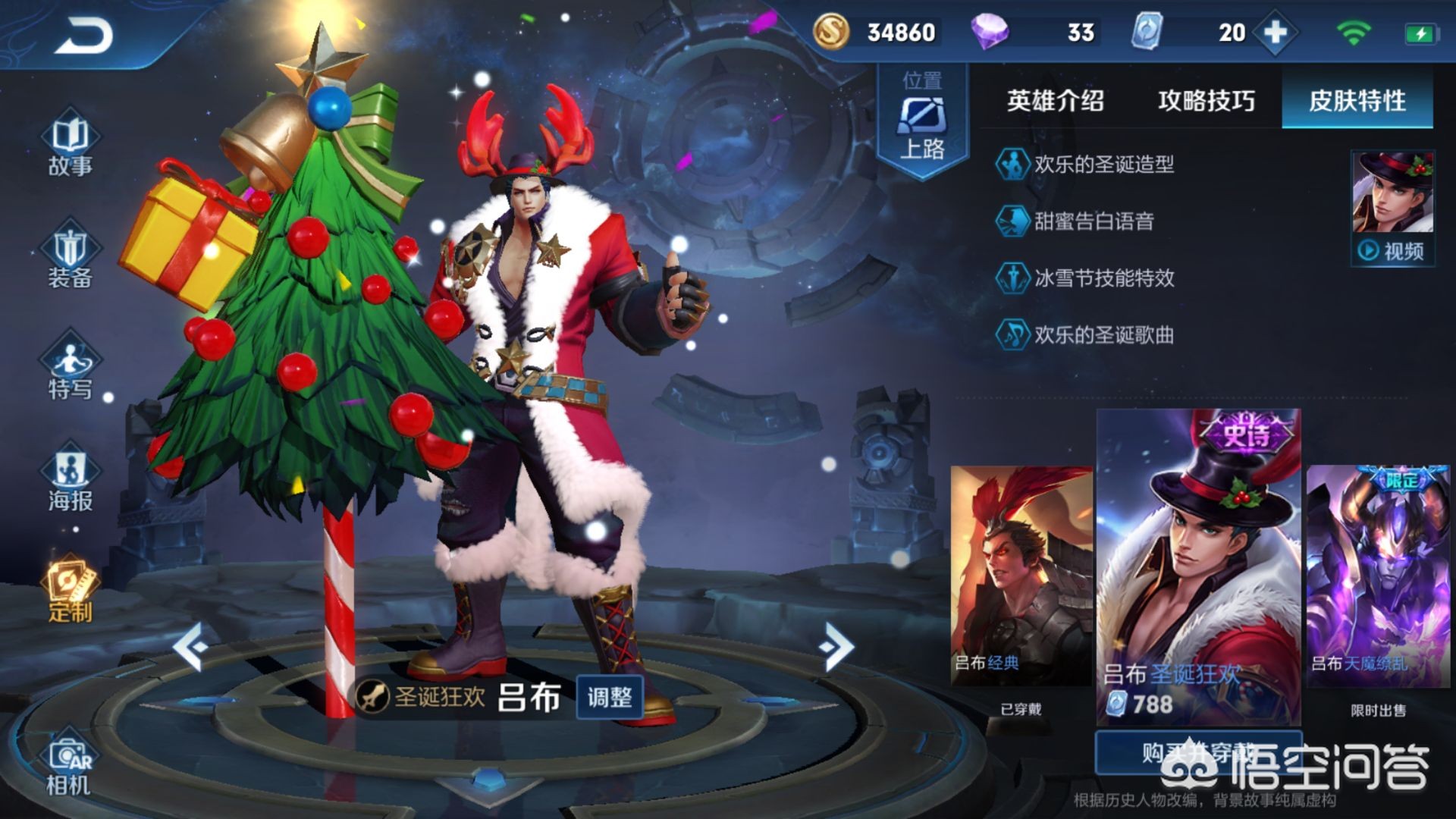Select the 皮肤特性 tab
1456x819 pixels.
[x=1357, y=101]
